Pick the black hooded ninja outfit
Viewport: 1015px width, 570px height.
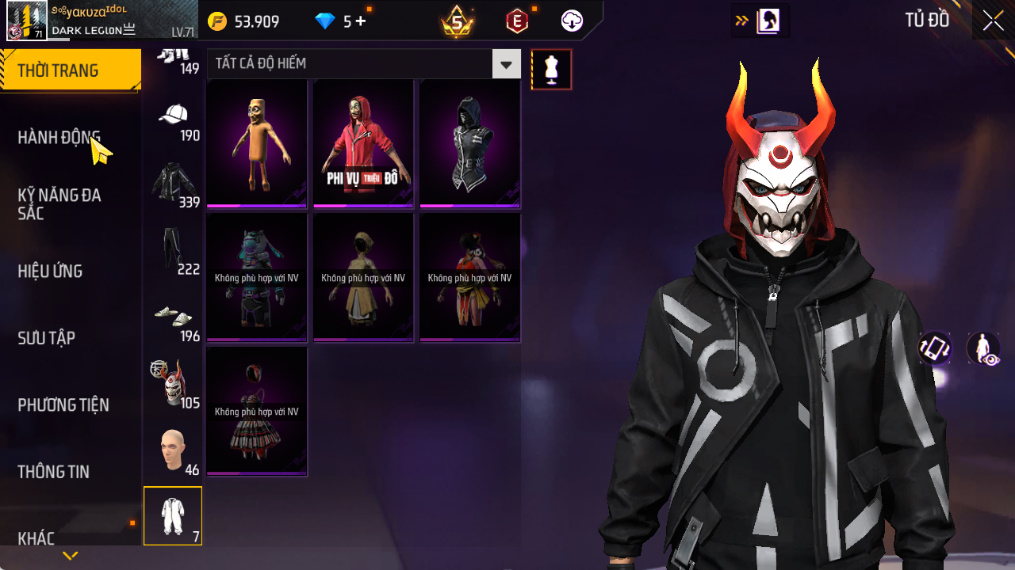(x=469, y=144)
